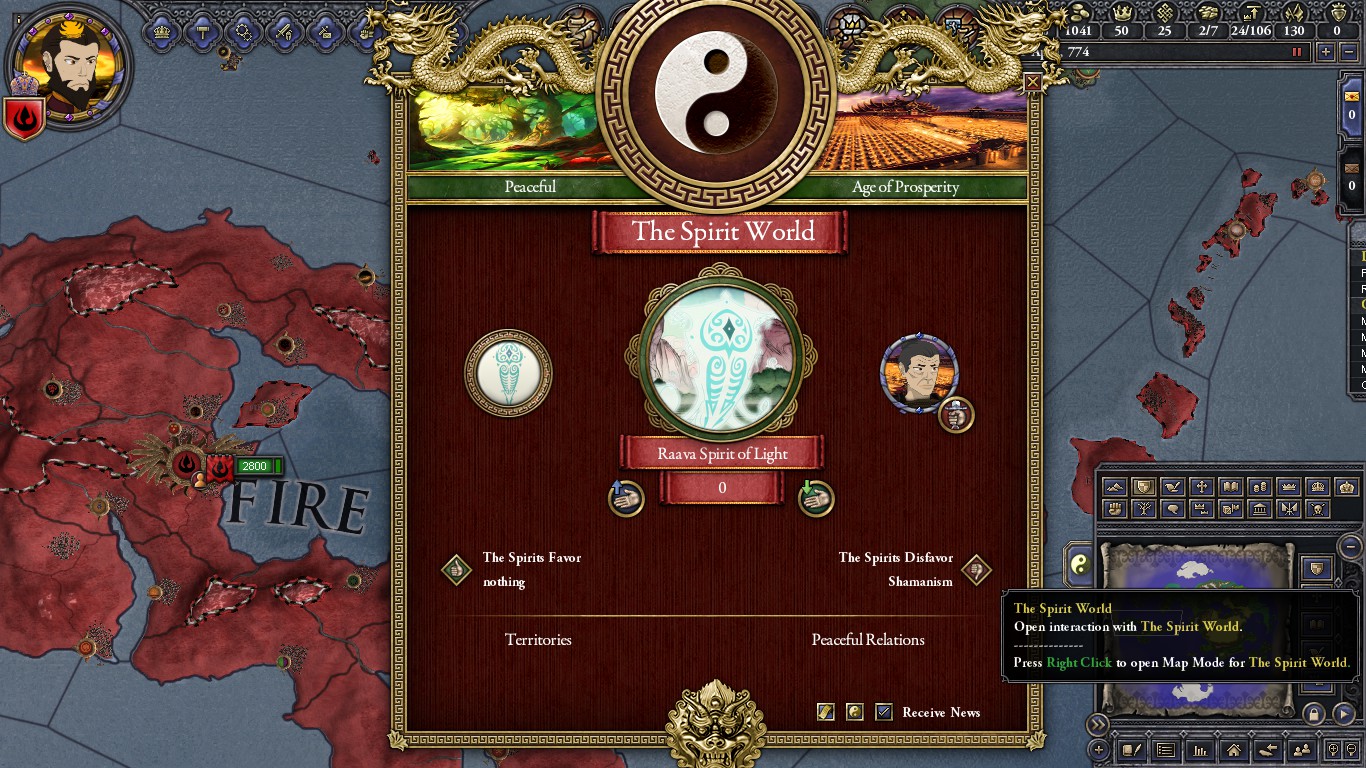Screen dimensions: 1366x768
Task: Open the small Raava emblem medallion
Action: (x=508, y=373)
